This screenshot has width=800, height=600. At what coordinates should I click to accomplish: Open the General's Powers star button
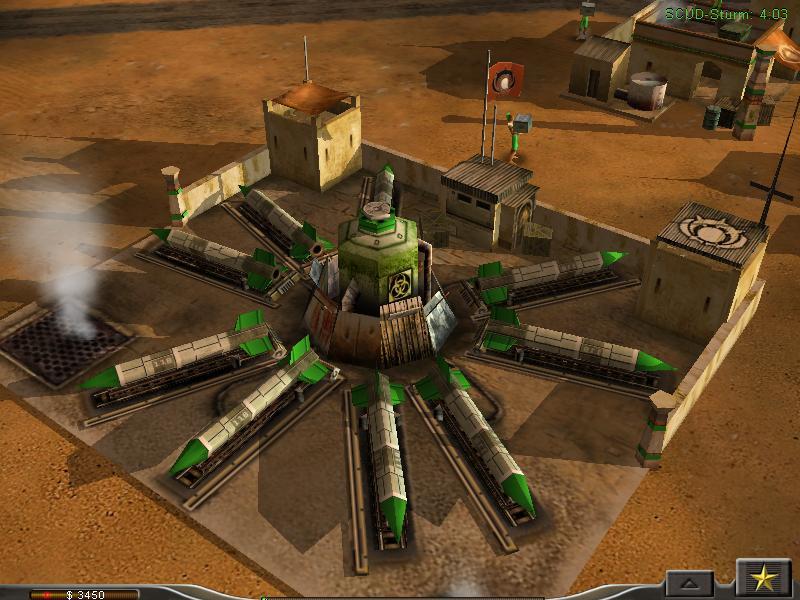[x=763, y=579]
